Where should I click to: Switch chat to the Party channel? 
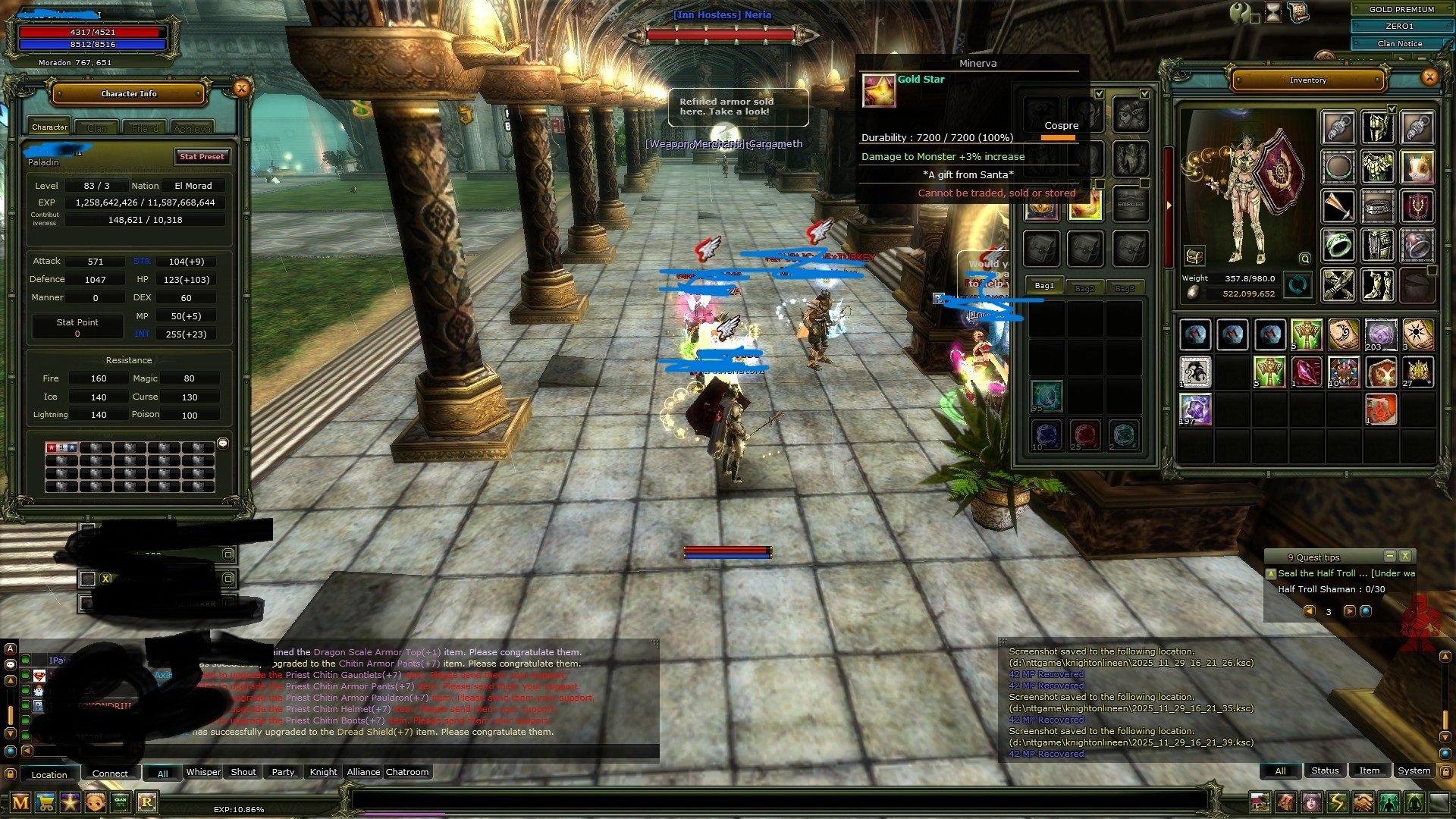pos(283,772)
